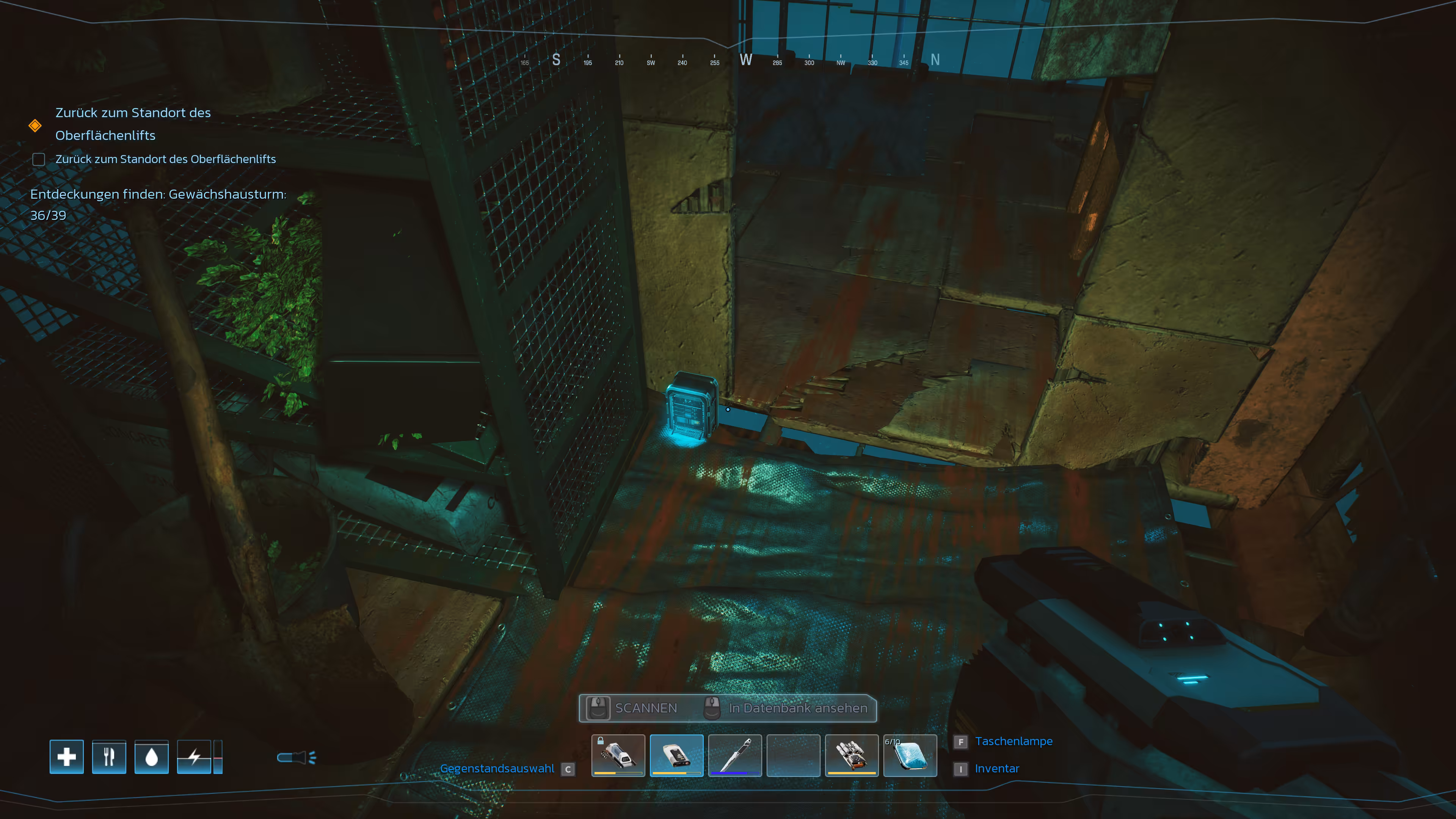The width and height of the screenshot is (1456, 819).
Task: Click the orange diamond quest tracker title
Action: pyautogui.click(x=133, y=124)
